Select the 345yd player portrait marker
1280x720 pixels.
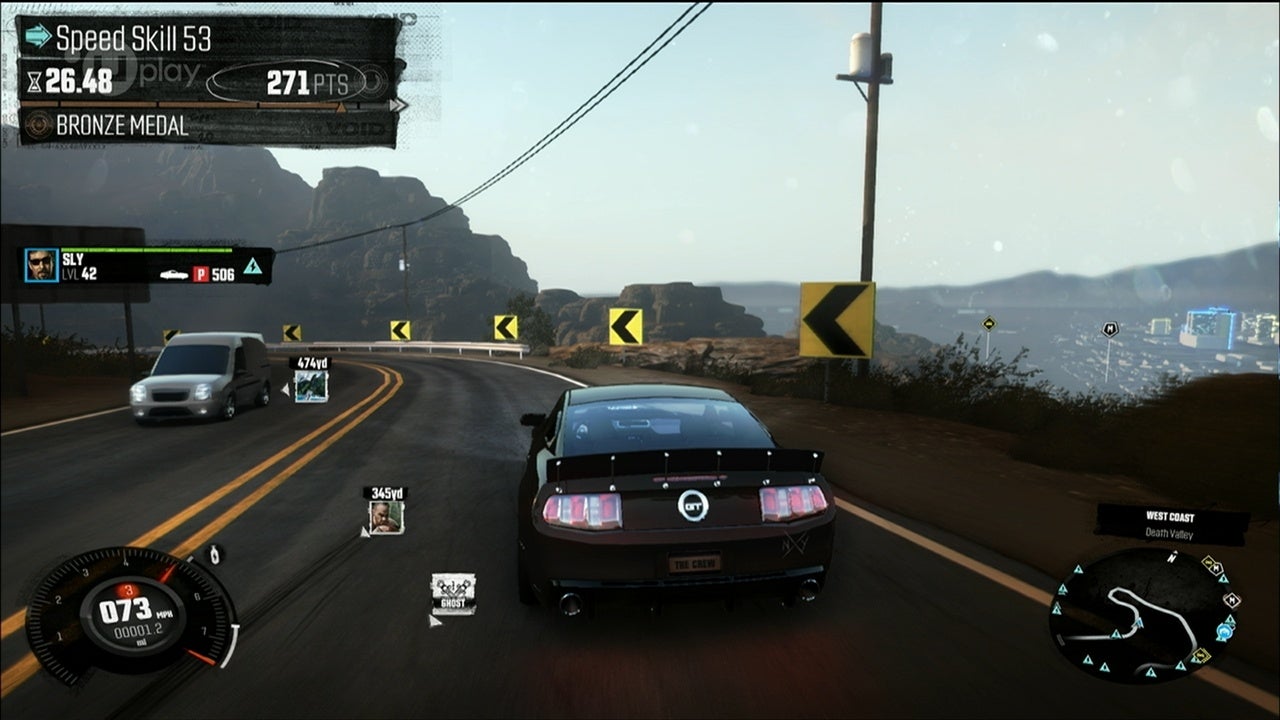[x=386, y=516]
